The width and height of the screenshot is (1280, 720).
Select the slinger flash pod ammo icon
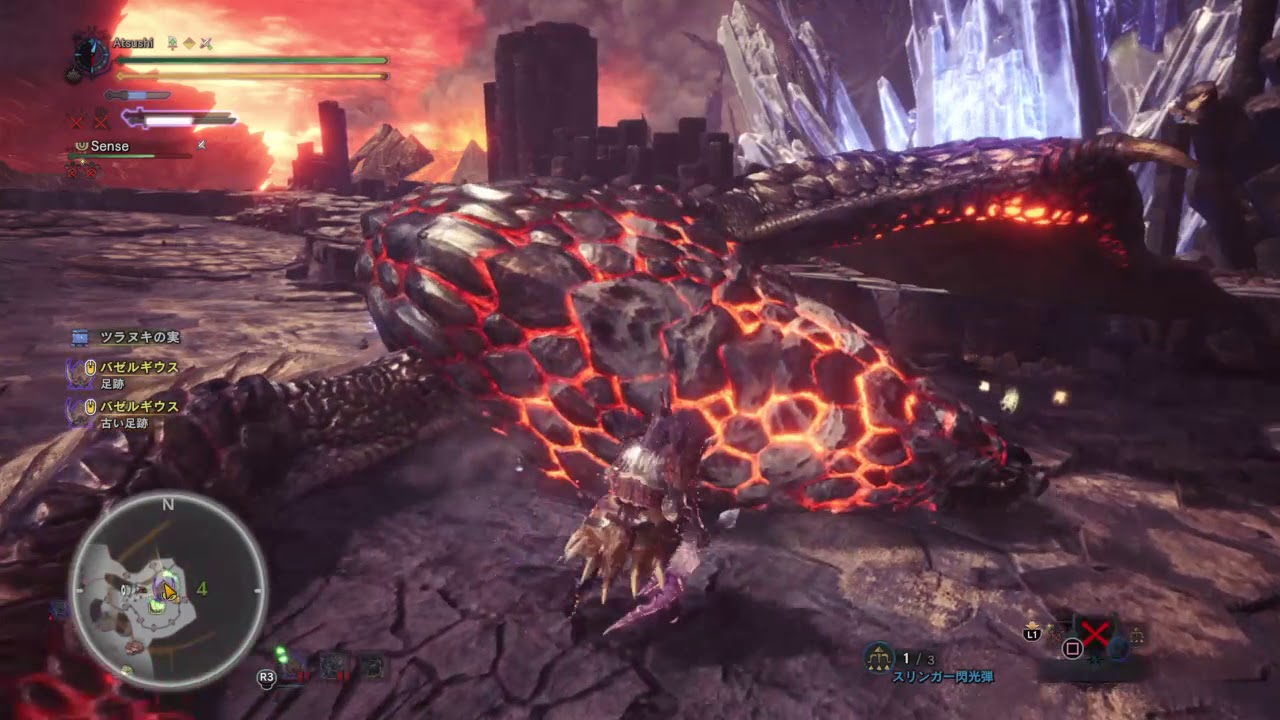(878, 657)
